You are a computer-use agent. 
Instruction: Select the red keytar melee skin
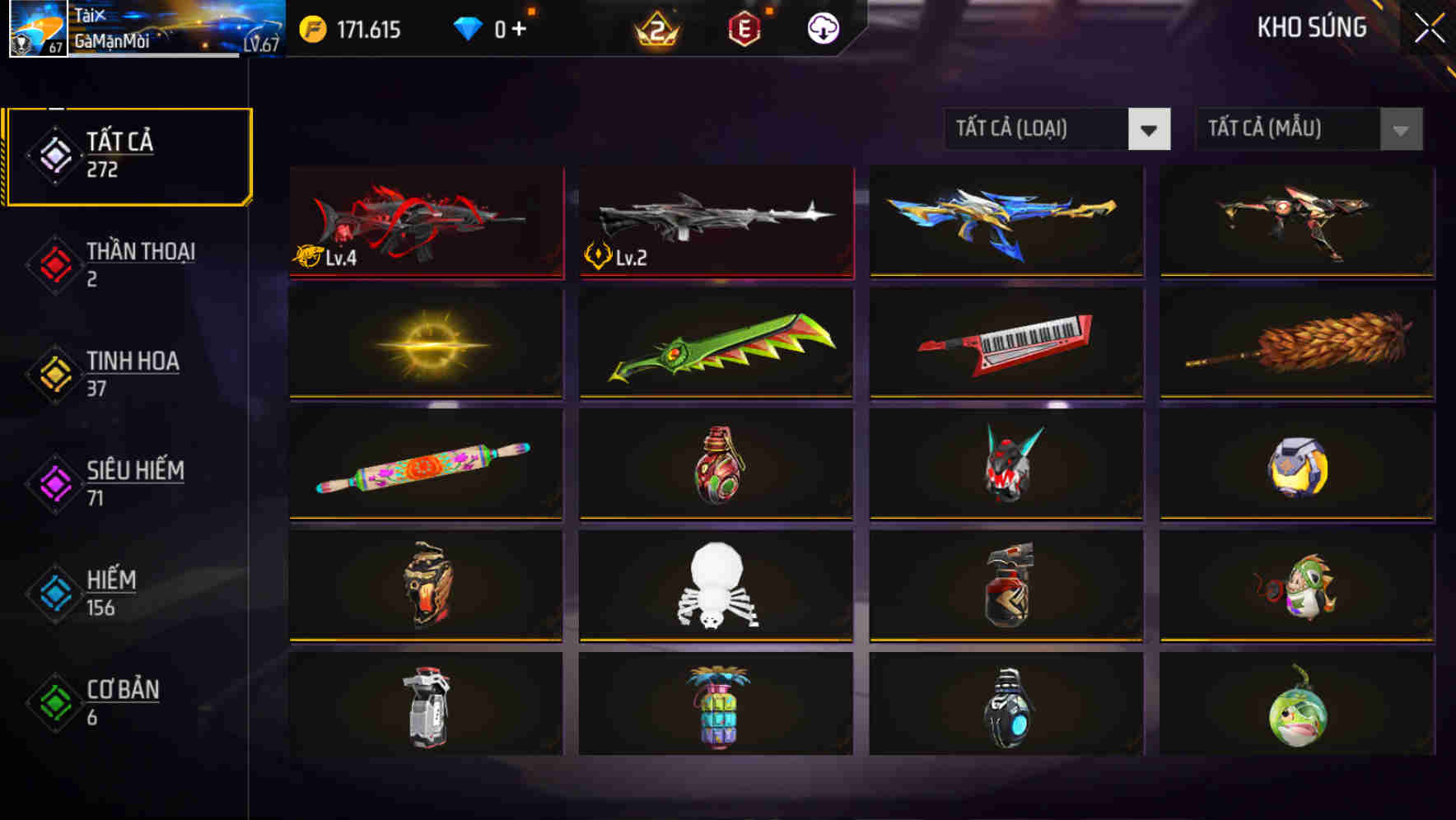point(1005,343)
